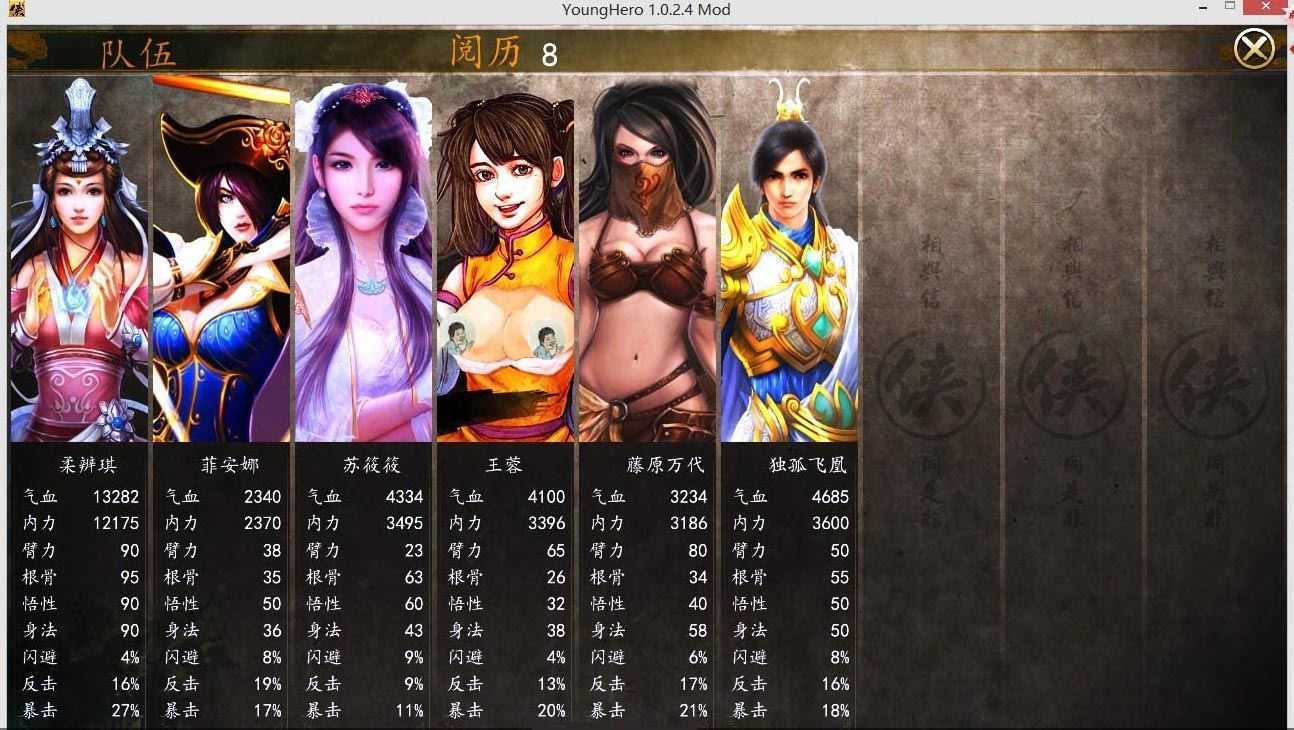
Task: Minimize the YoungHero game window
Action: click(1203, 9)
